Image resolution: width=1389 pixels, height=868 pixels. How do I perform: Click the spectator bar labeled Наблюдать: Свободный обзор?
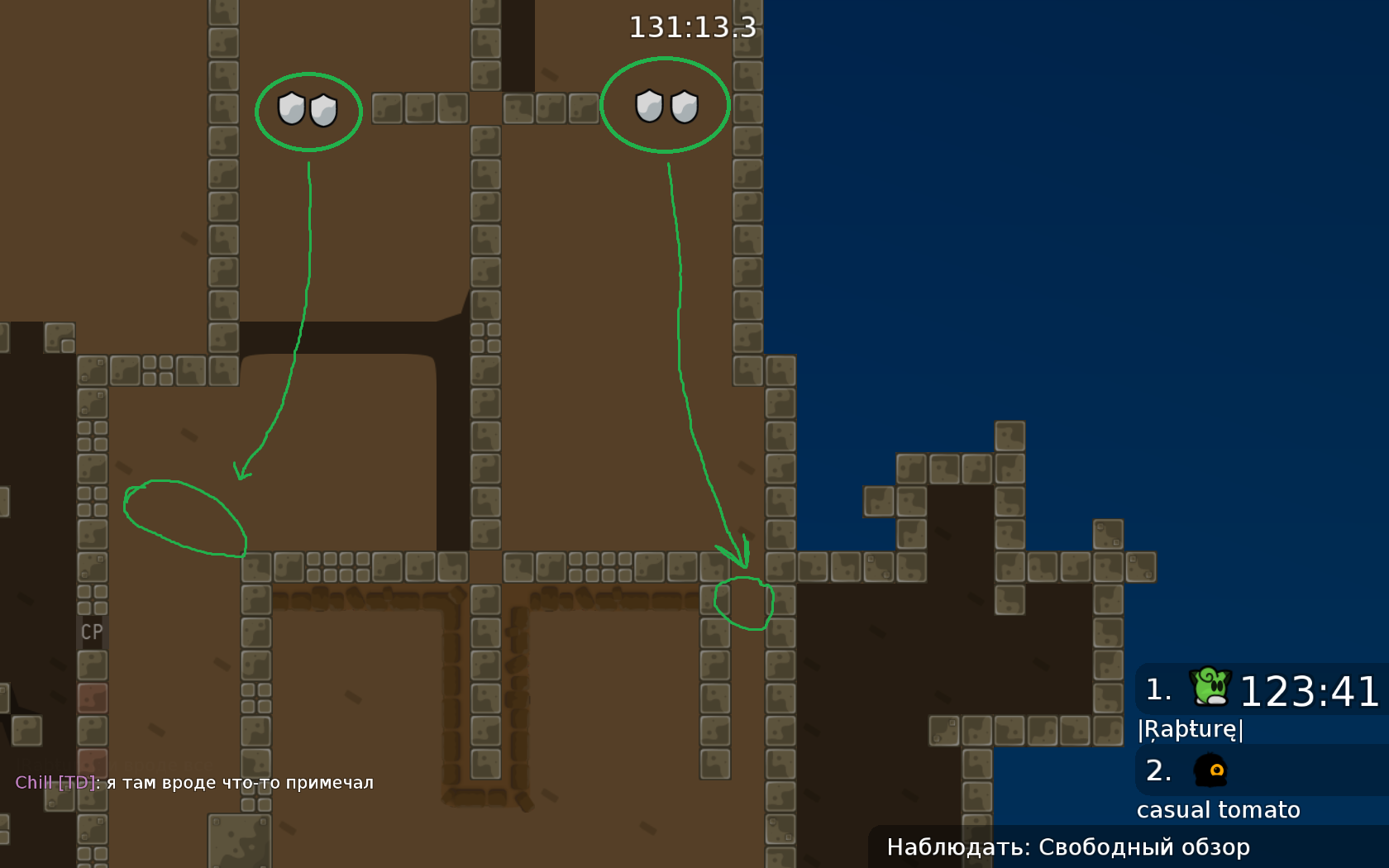click(1069, 847)
